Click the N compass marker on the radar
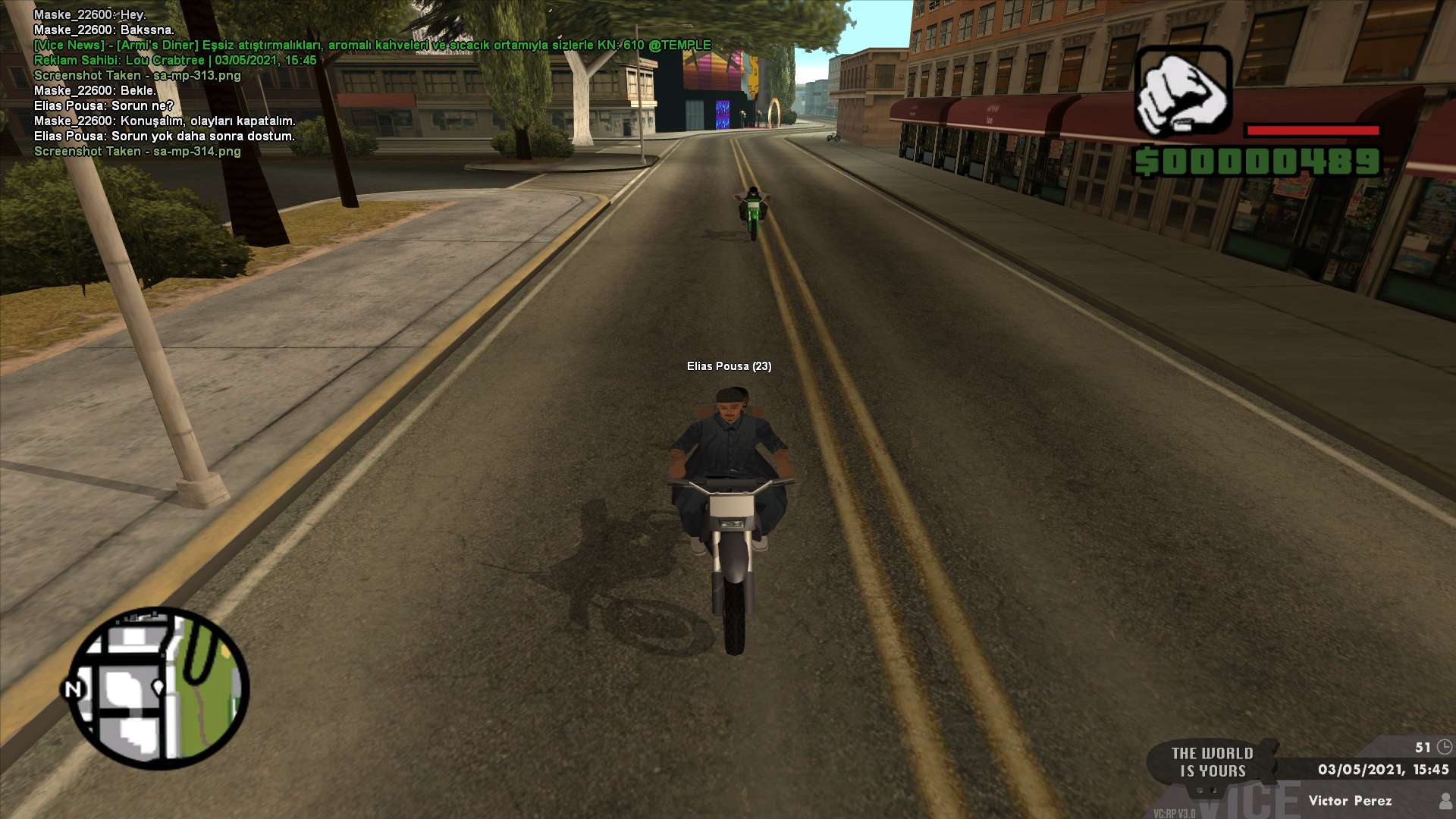This screenshot has height=819, width=1456. (x=73, y=689)
